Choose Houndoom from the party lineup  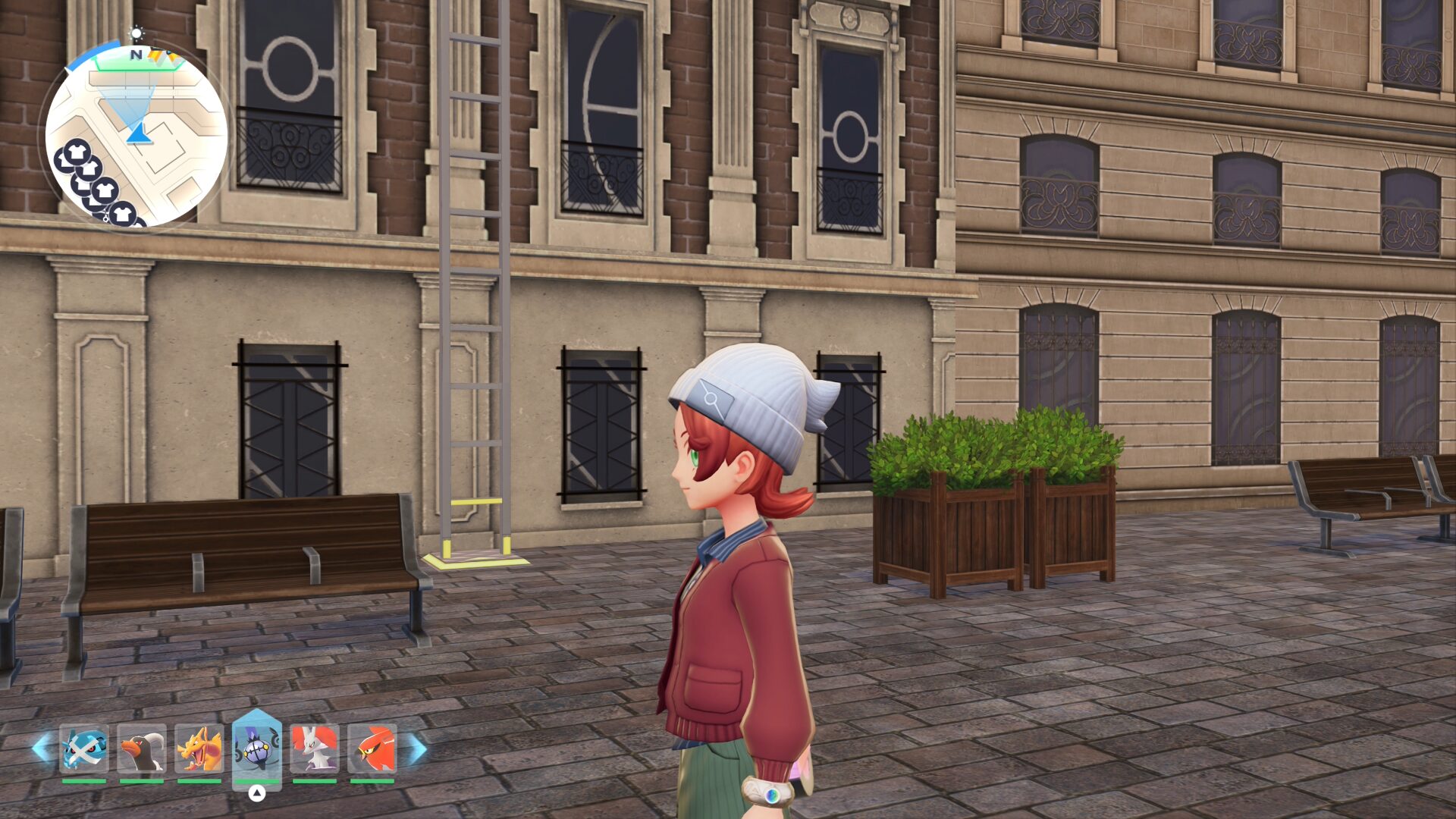(x=142, y=748)
